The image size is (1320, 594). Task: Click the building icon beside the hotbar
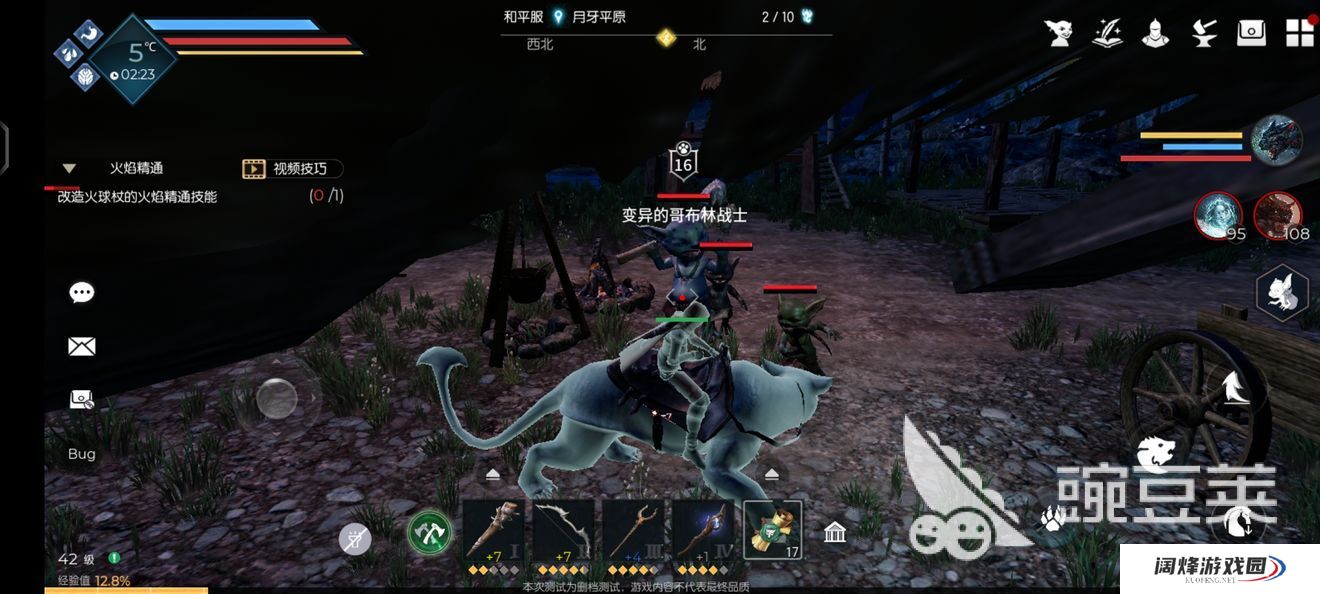point(835,533)
